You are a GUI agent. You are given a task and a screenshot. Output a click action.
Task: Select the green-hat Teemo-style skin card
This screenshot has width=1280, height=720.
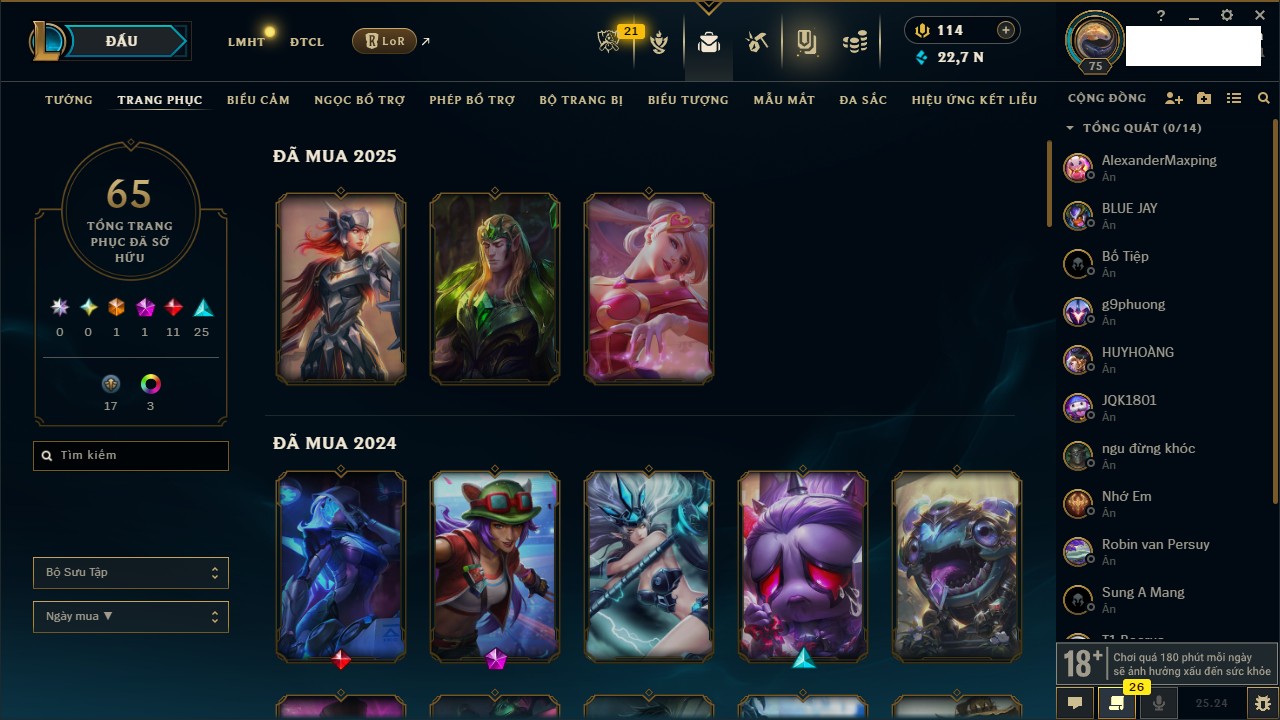[x=495, y=567]
